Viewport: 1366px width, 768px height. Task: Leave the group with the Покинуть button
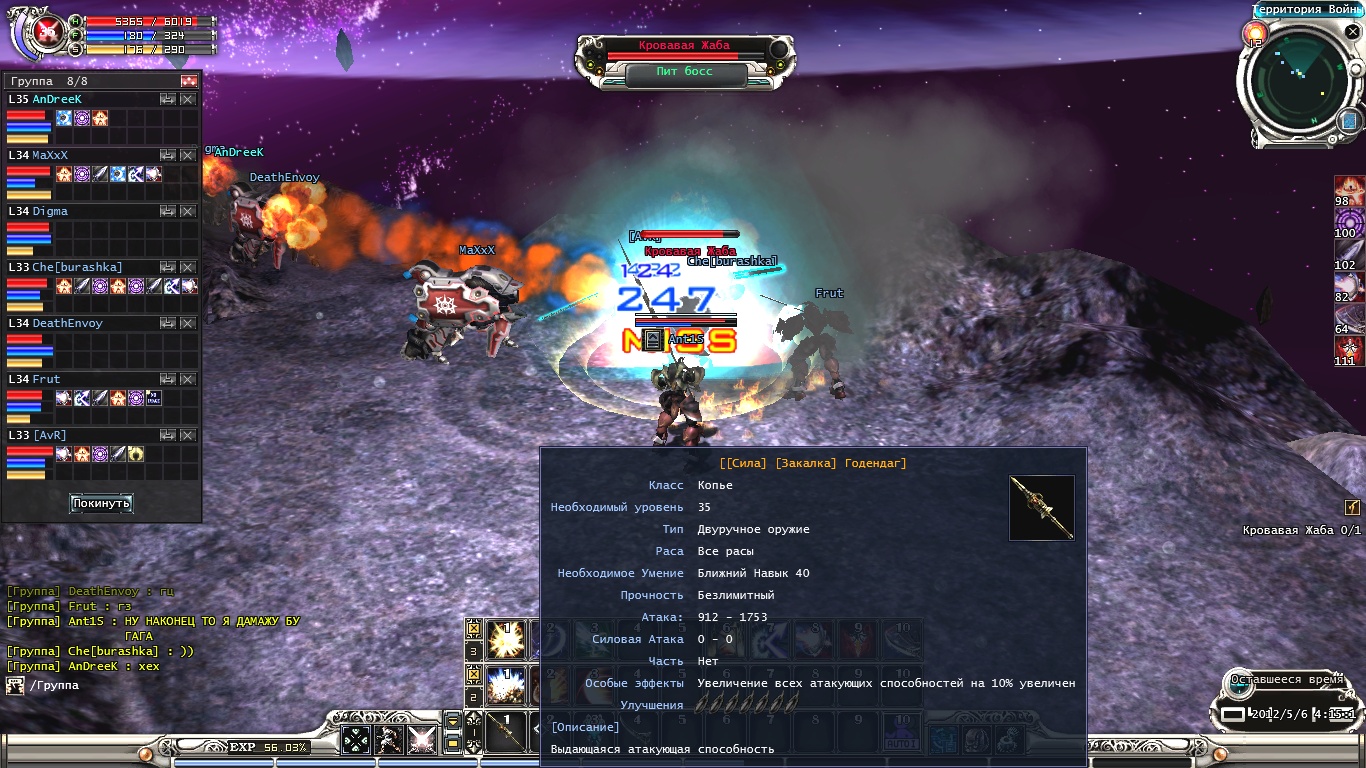101,503
